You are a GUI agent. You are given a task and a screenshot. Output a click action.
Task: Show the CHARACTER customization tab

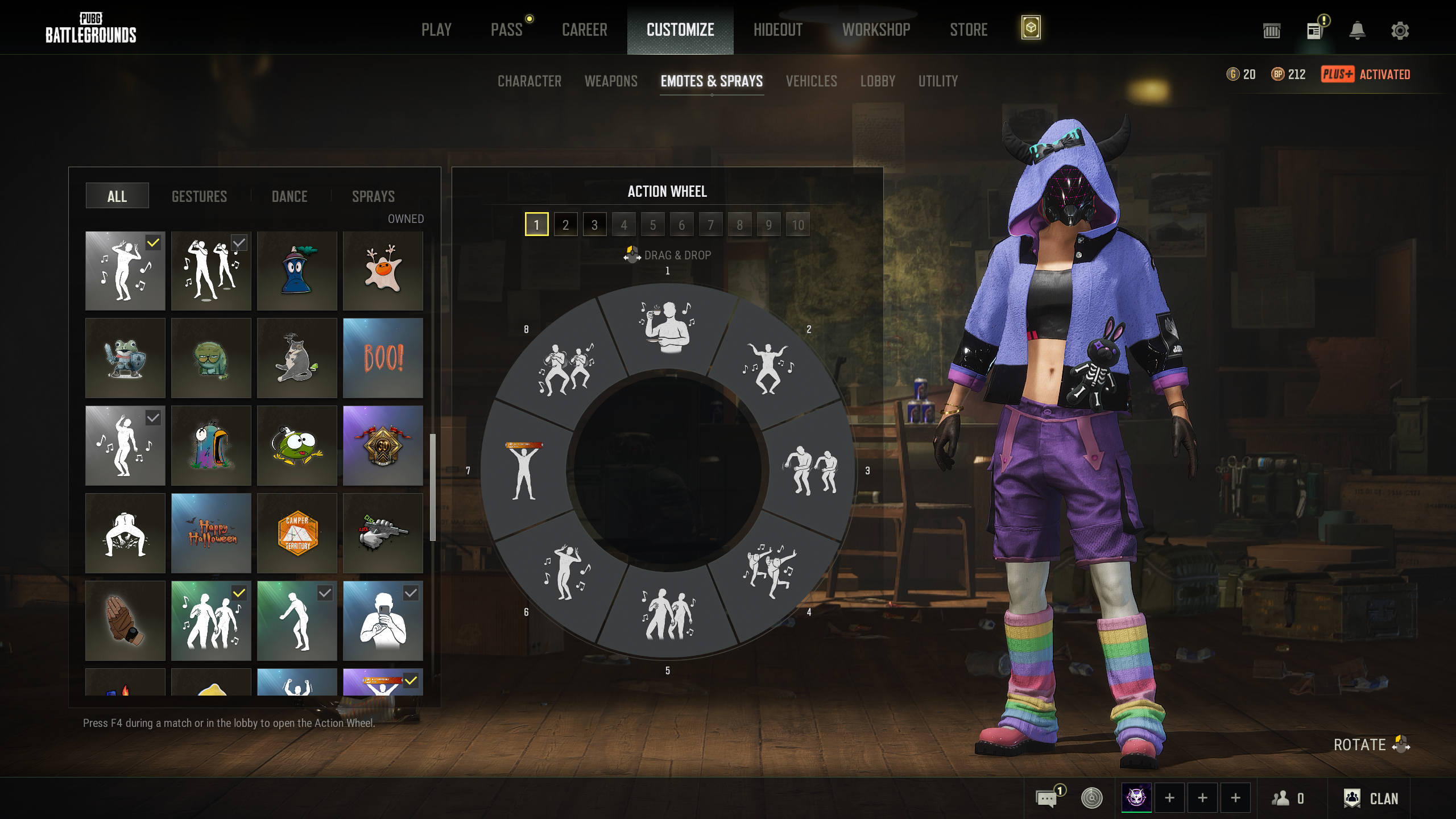[x=529, y=81]
